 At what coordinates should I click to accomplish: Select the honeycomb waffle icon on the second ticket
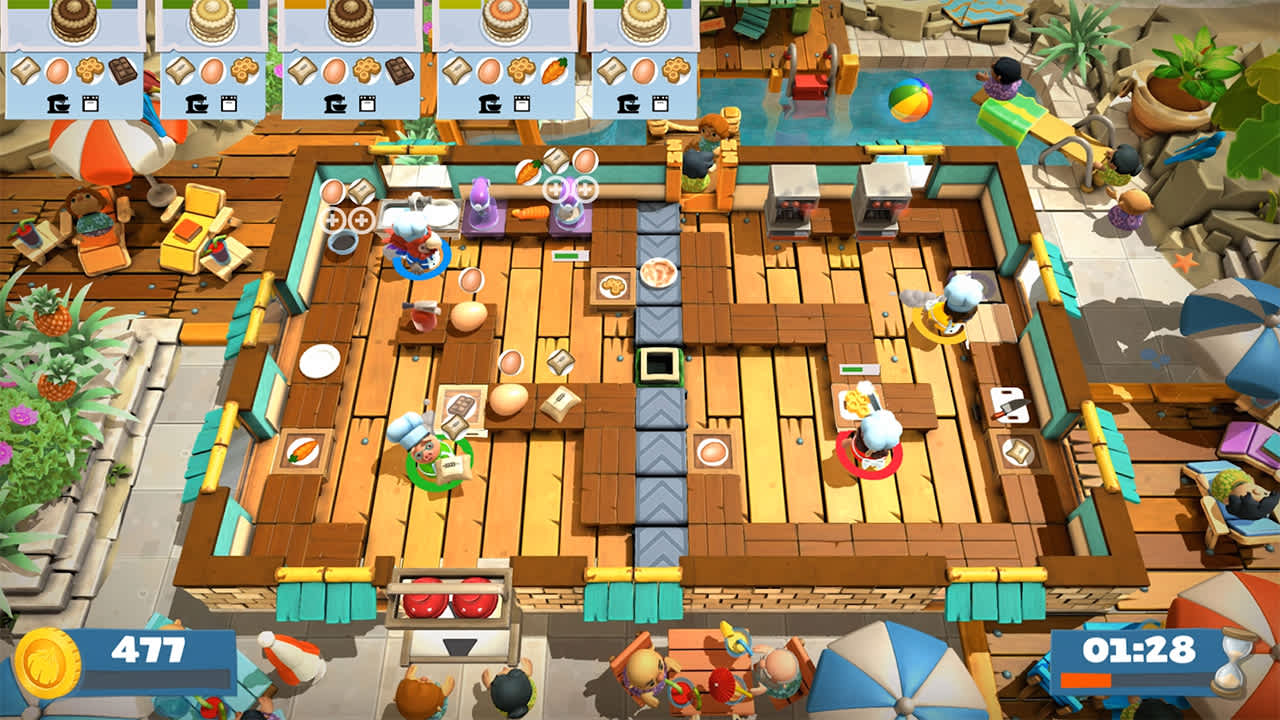pyautogui.click(x=245, y=69)
